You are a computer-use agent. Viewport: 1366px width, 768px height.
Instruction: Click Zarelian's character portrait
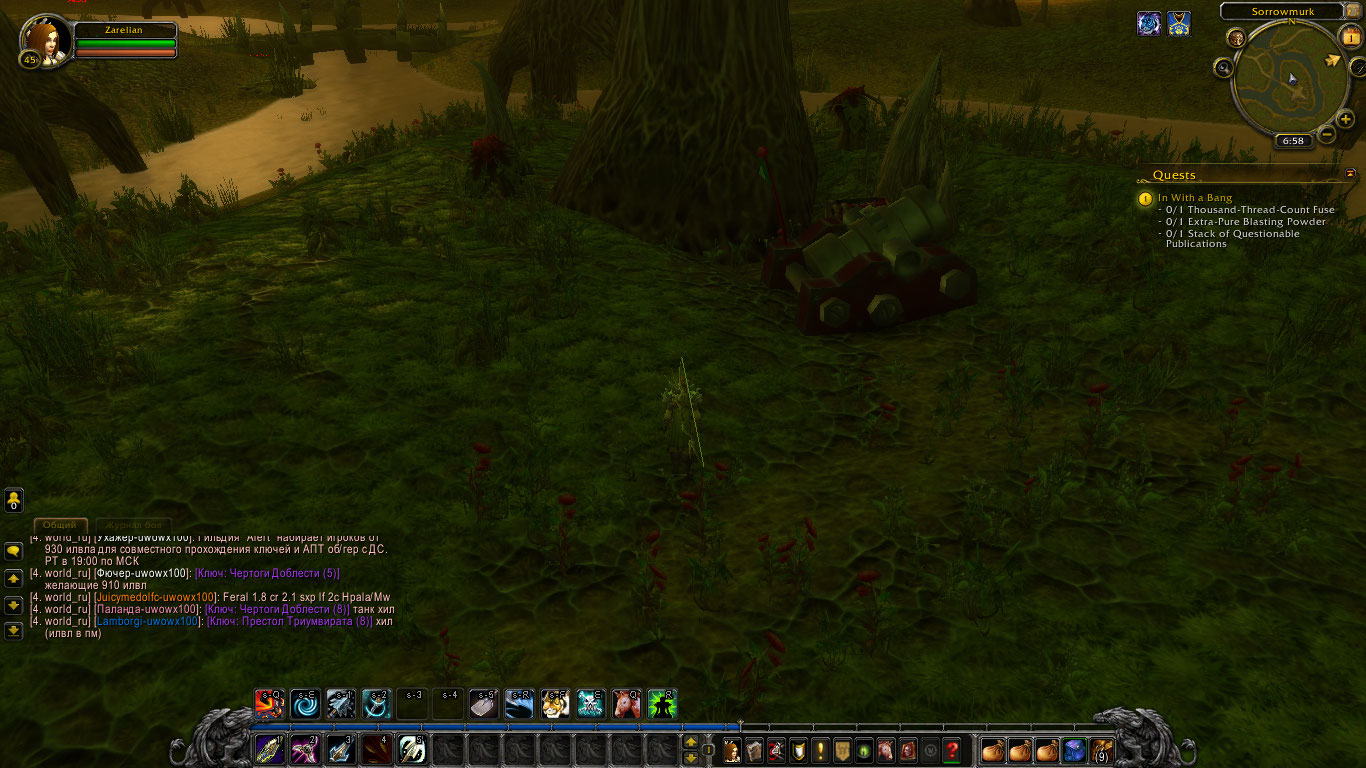click(x=45, y=40)
